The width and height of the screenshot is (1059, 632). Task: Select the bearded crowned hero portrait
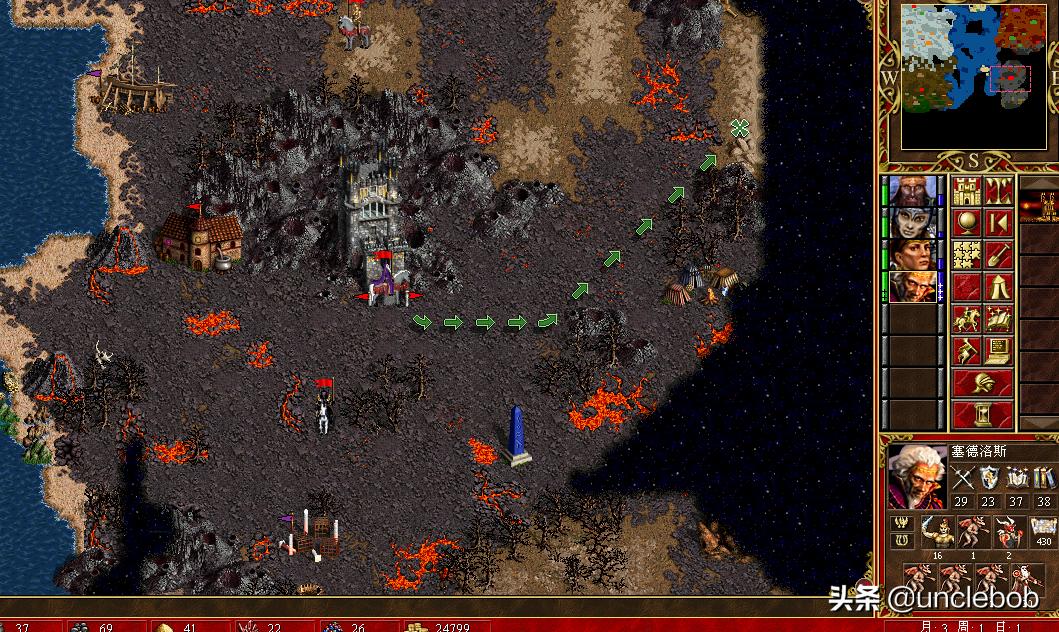click(x=914, y=191)
